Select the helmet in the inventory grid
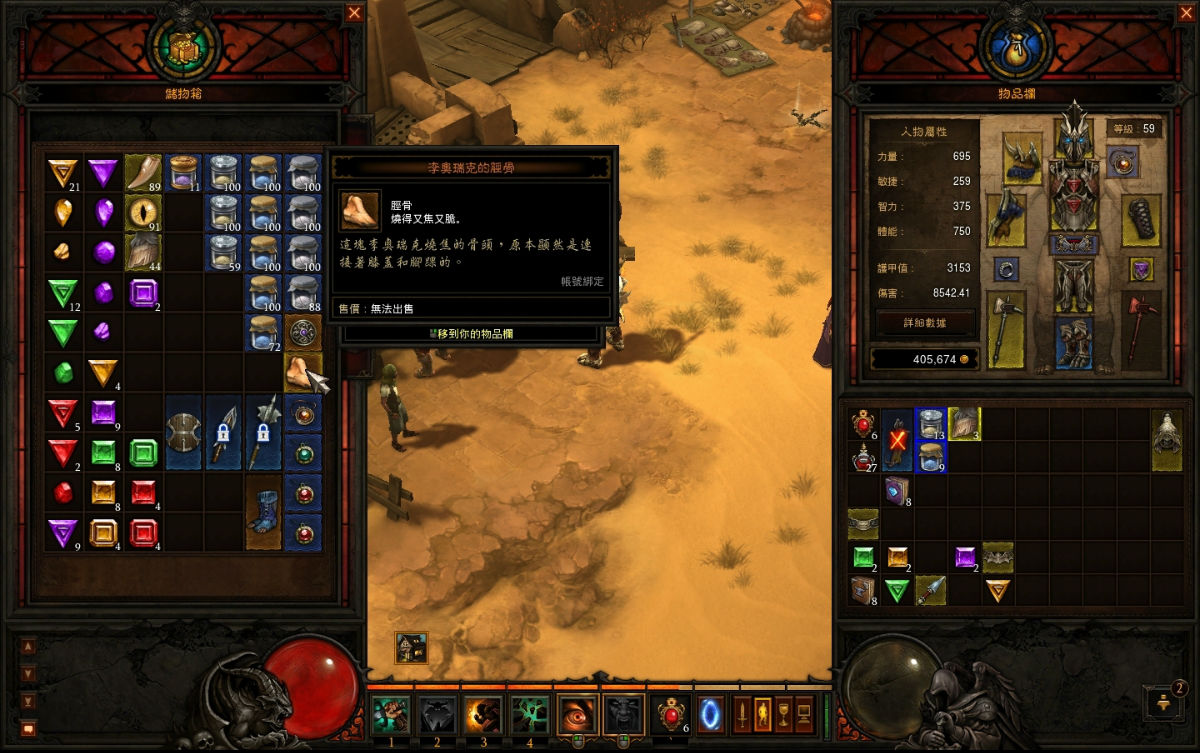Image resolution: width=1200 pixels, height=753 pixels. point(1167,438)
